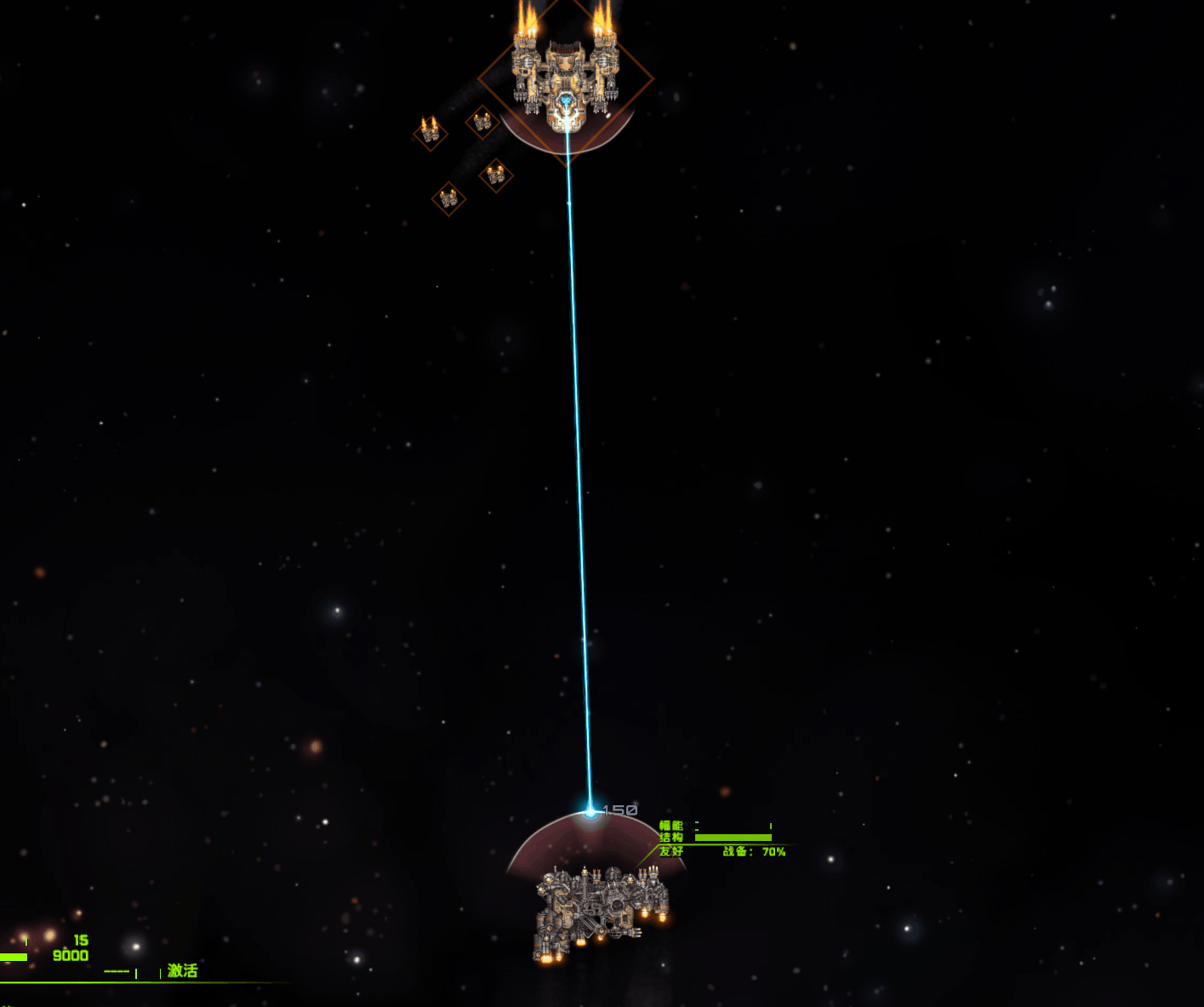Click the 战备: 70% readiness readout
This screenshot has width=1204, height=1007.
(x=753, y=851)
